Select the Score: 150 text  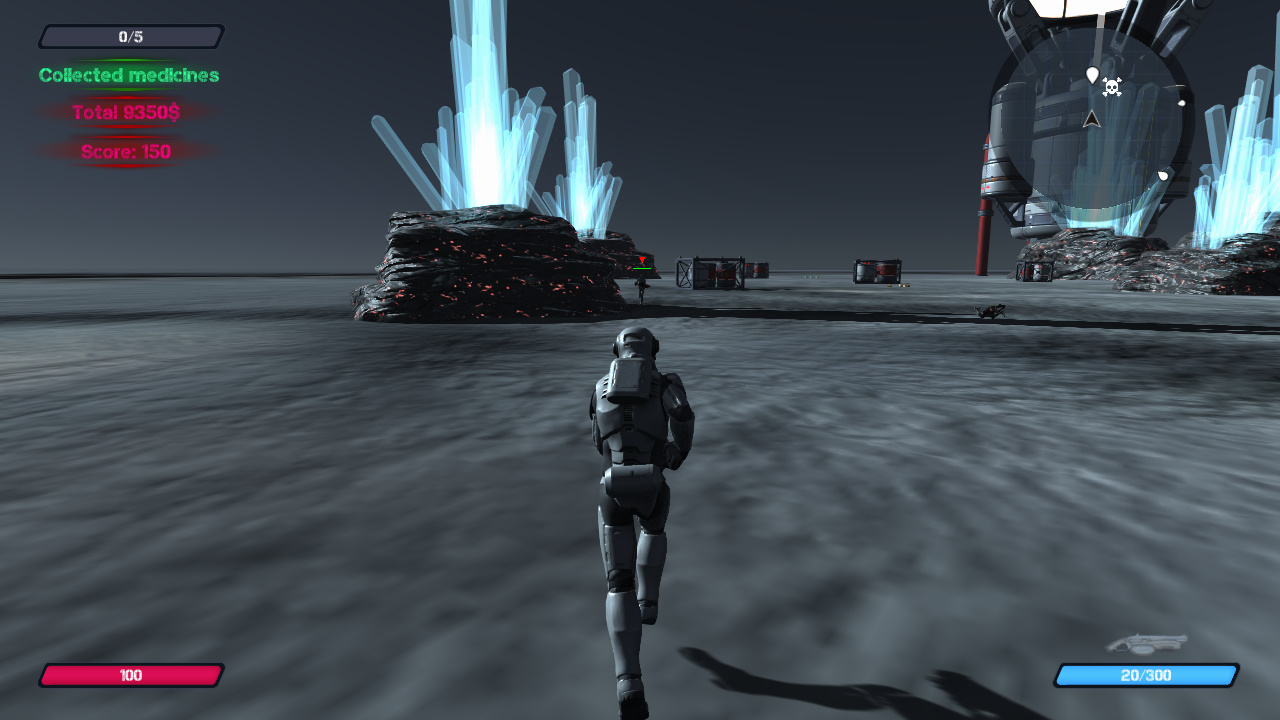(x=127, y=153)
